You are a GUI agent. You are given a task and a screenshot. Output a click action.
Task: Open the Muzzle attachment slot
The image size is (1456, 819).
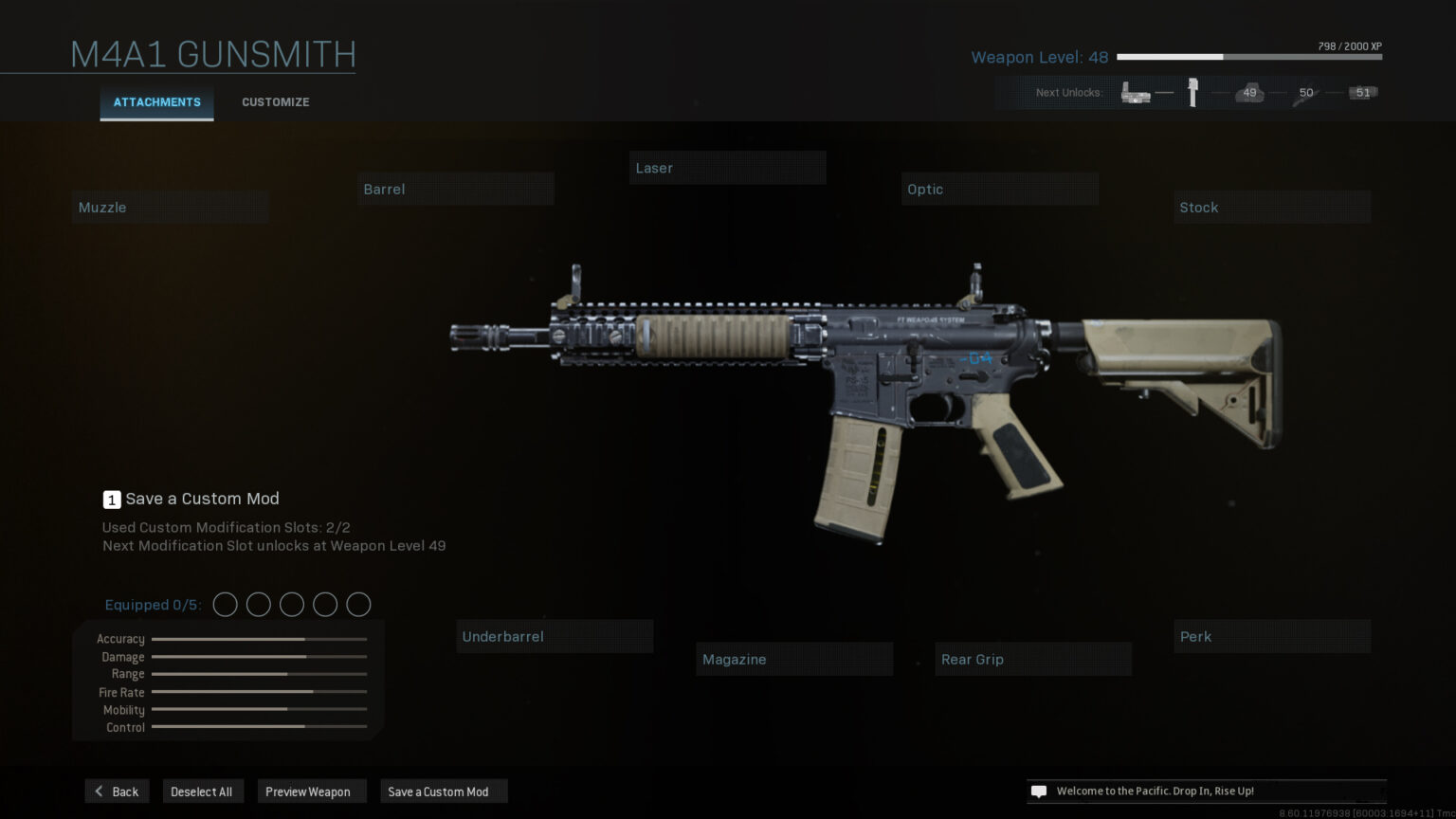point(170,207)
